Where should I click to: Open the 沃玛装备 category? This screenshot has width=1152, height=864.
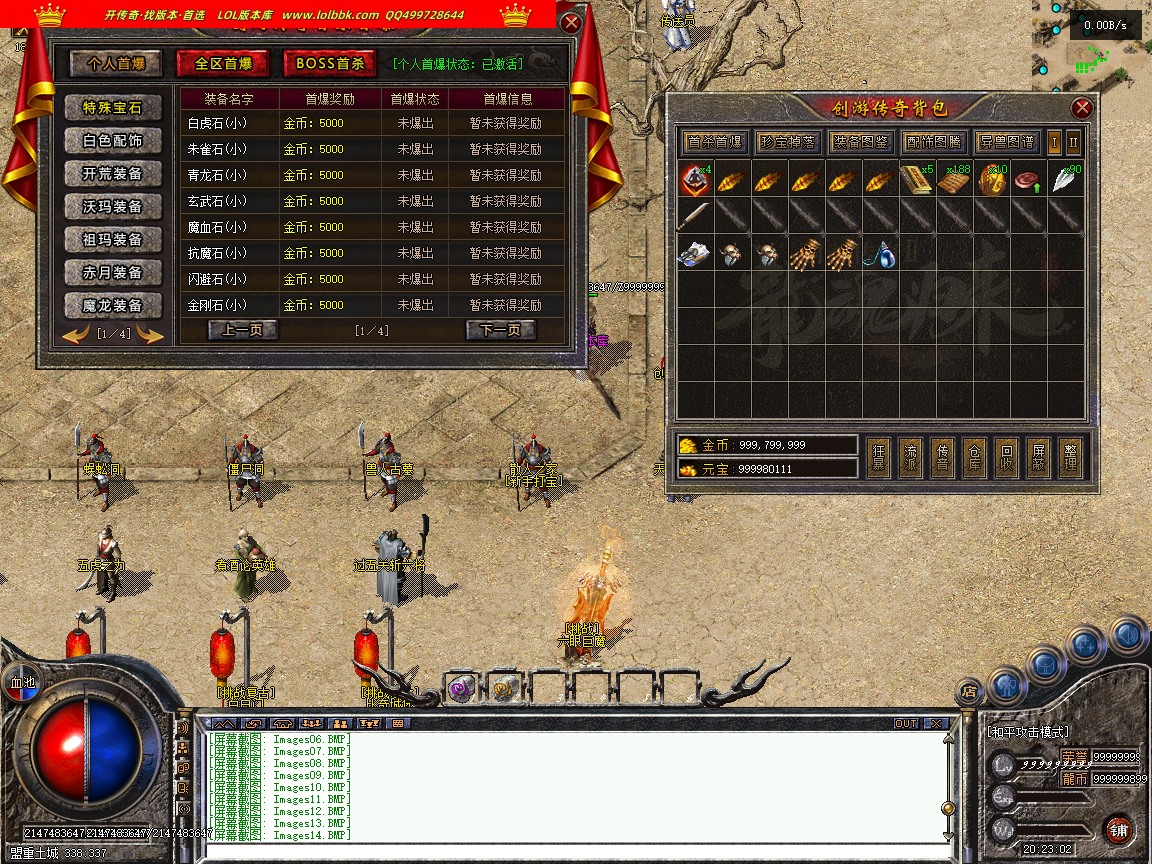[x=113, y=207]
